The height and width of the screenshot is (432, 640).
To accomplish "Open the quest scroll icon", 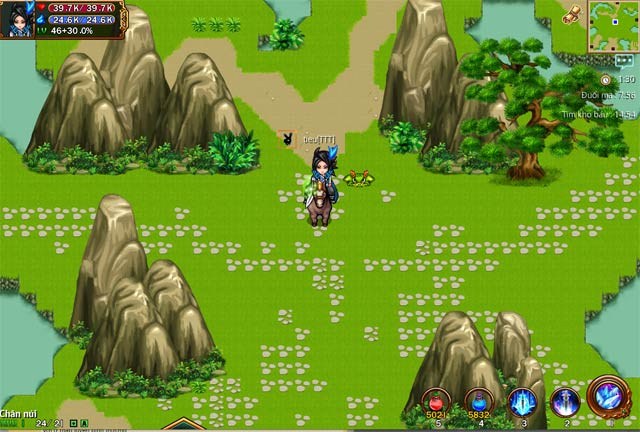I will coord(573,13).
